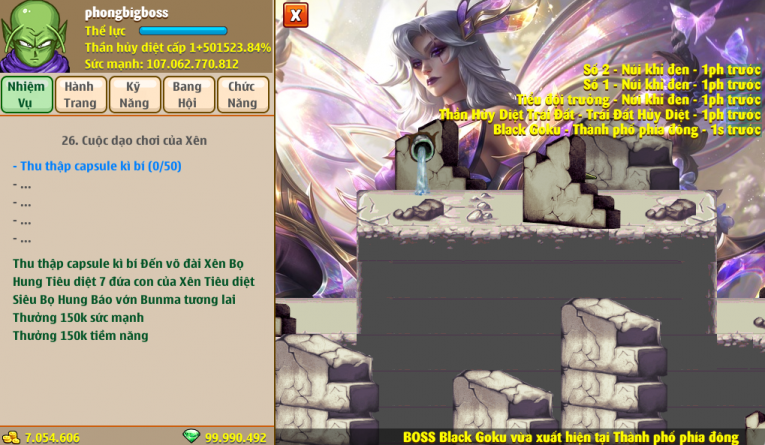Open the Hành Trang tab
This screenshot has width=765, height=445.
pyautogui.click(x=80, y=94)
